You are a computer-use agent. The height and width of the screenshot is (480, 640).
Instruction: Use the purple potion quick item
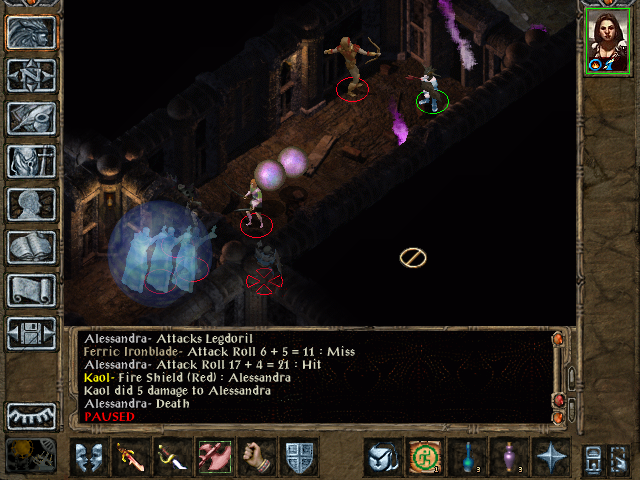(x=508, y=457)
